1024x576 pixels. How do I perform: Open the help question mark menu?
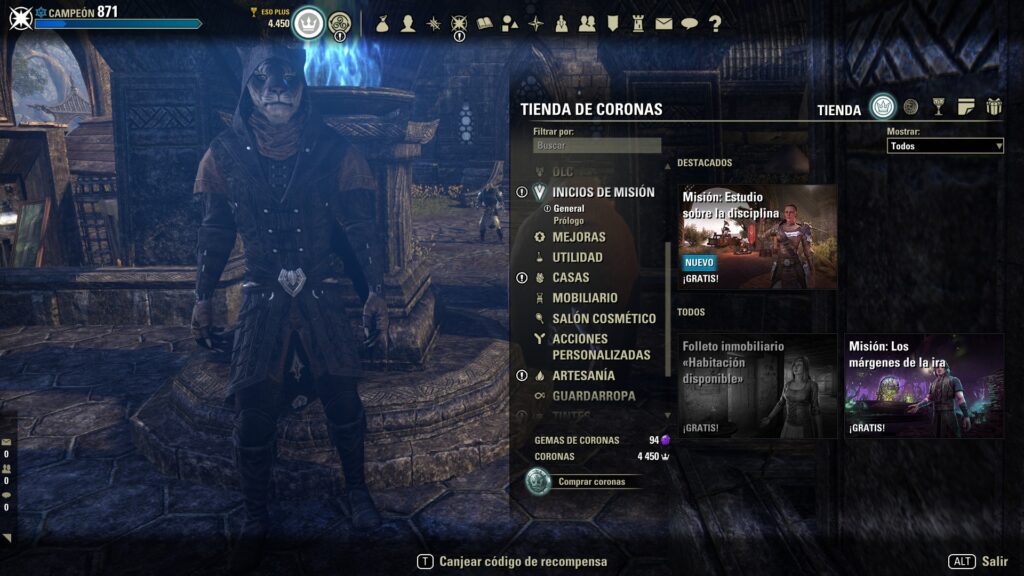pyautogui.click(x=715, y=24)
